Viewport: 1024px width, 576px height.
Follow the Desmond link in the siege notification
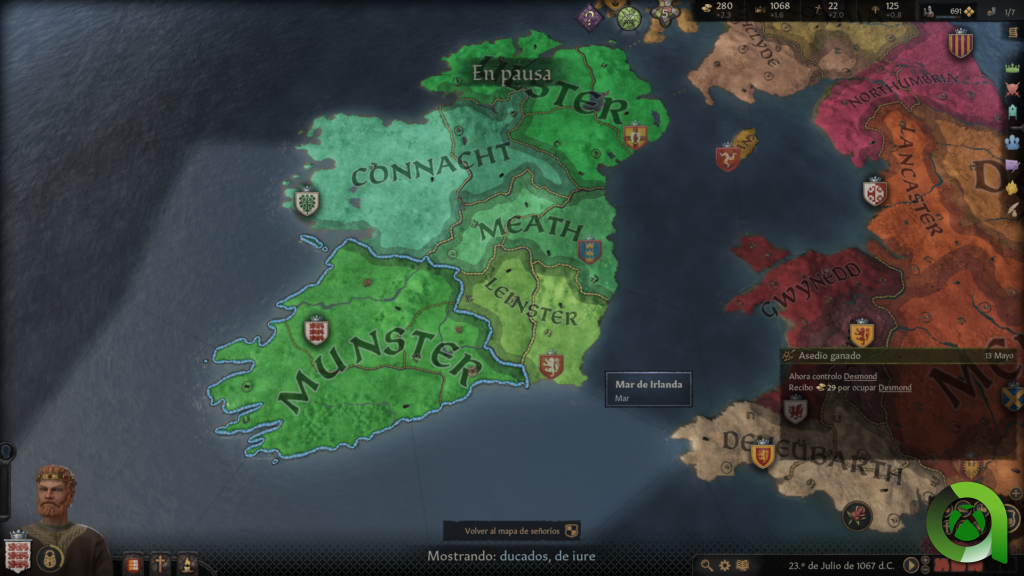pyautogui.click(x=860, y=376)
